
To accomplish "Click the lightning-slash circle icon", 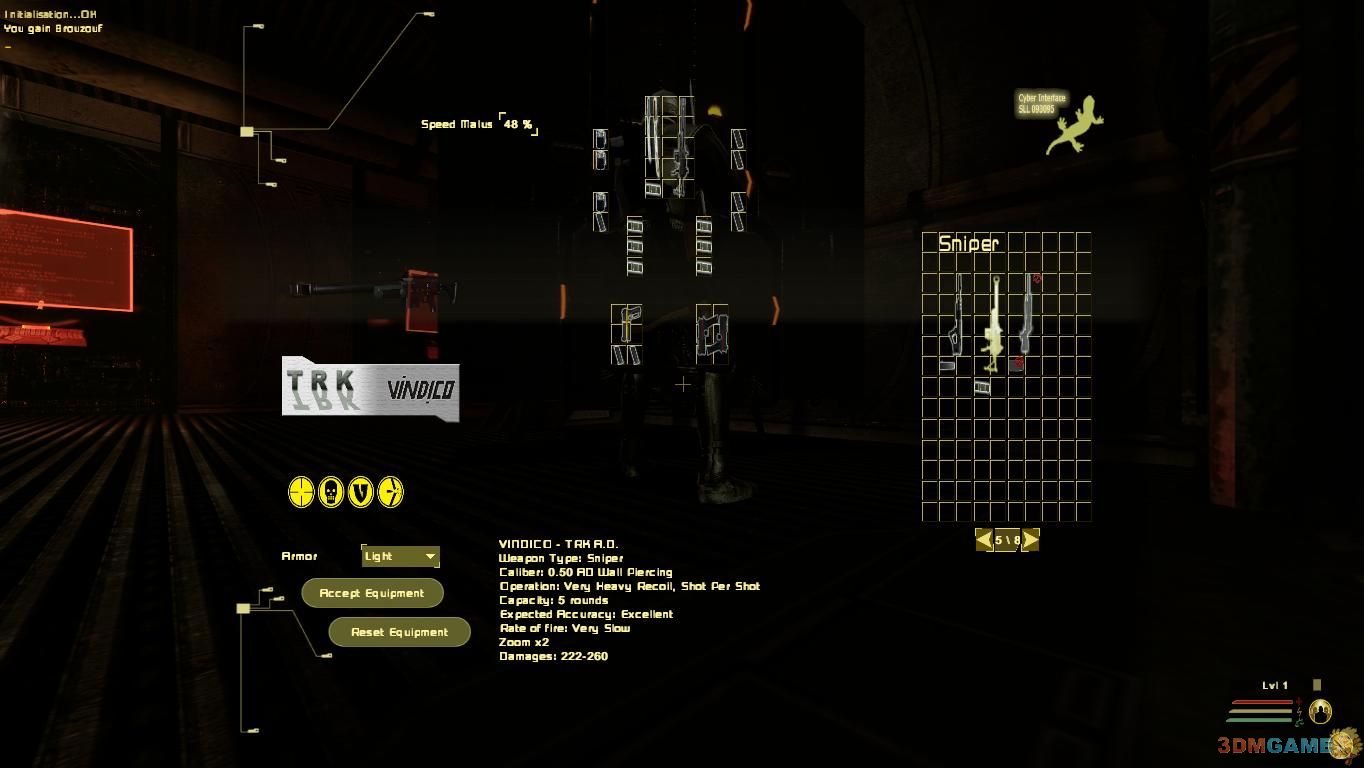I will [x=391, y=492].
